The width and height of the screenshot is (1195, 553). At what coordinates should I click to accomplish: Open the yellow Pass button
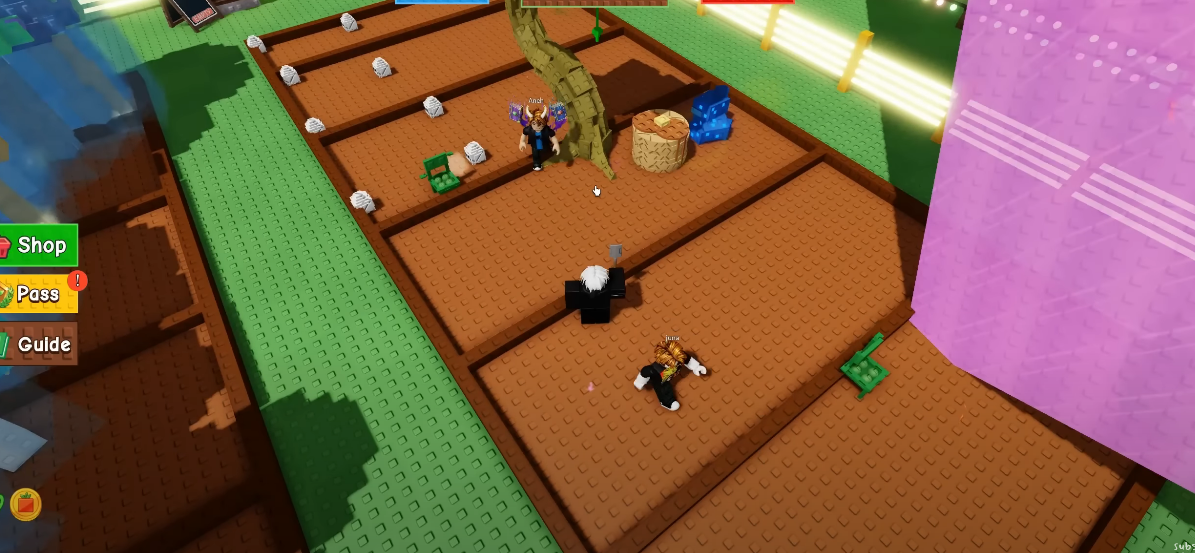tap(38, 294)
